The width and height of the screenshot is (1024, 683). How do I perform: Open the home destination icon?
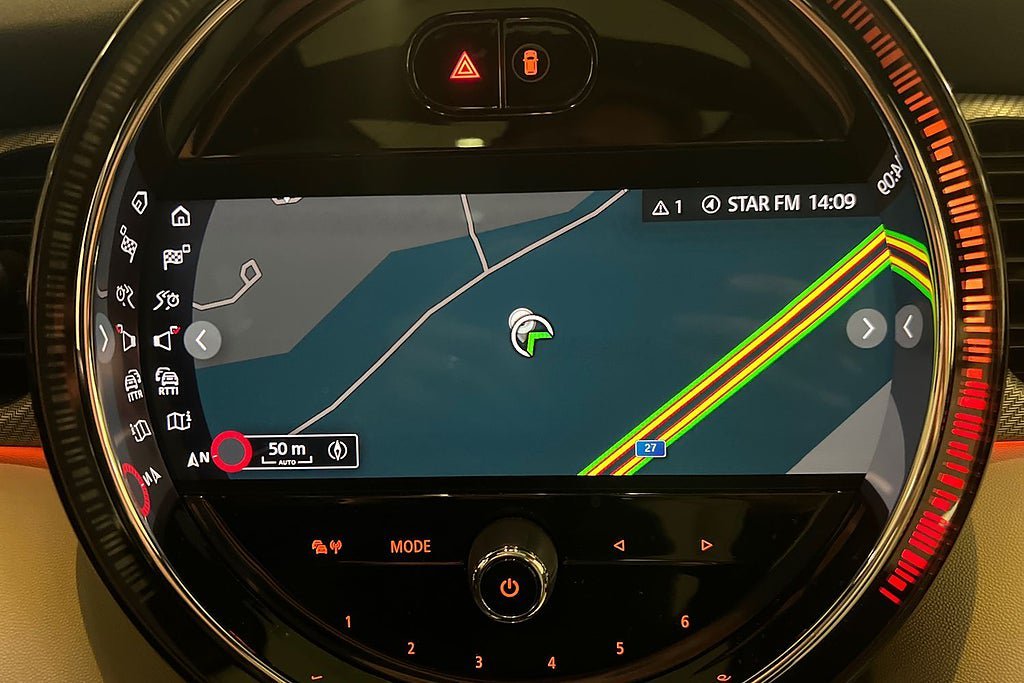click(x=180, y=216)
